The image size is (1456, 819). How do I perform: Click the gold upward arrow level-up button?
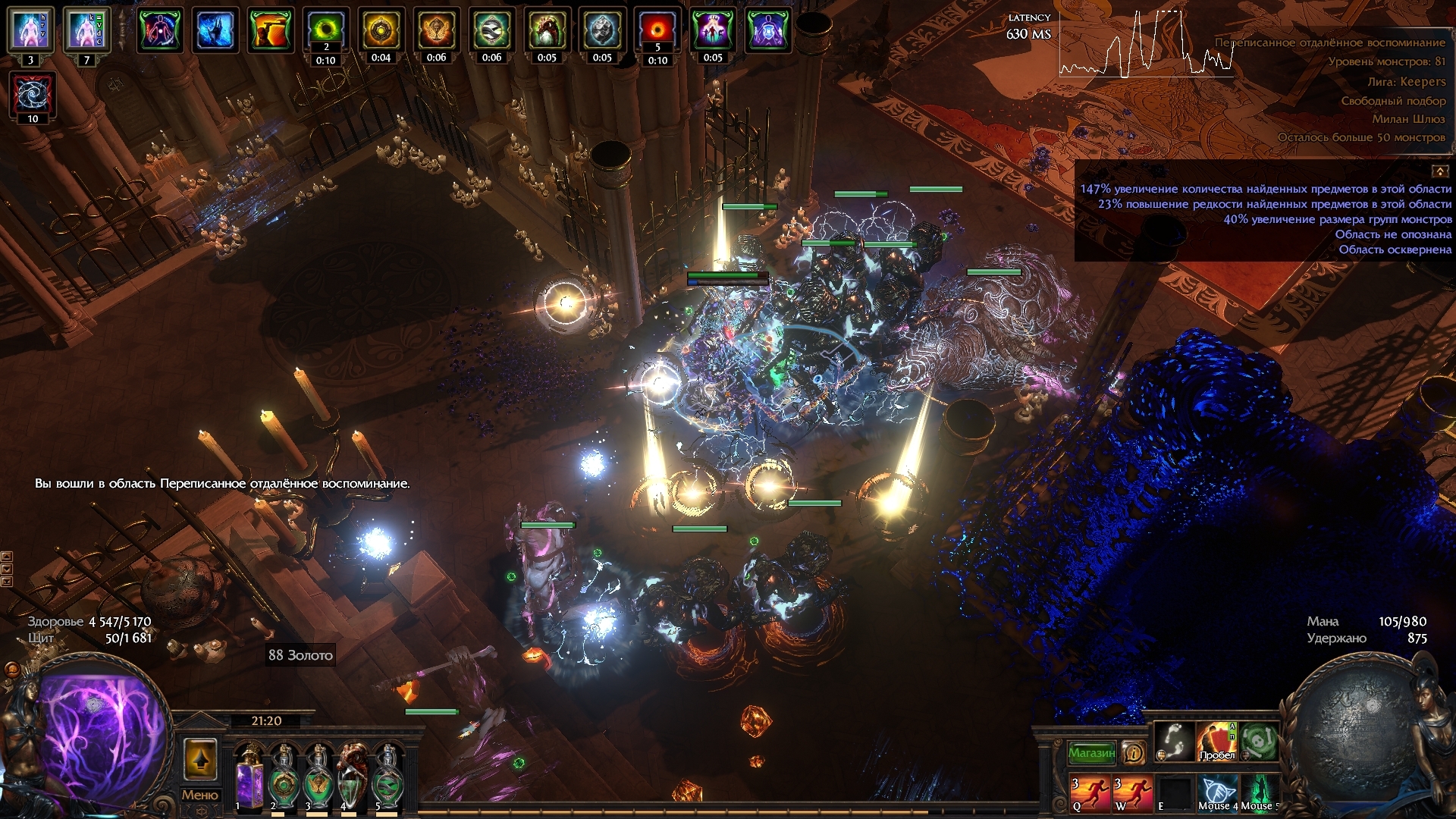click(x=200, y=759)
